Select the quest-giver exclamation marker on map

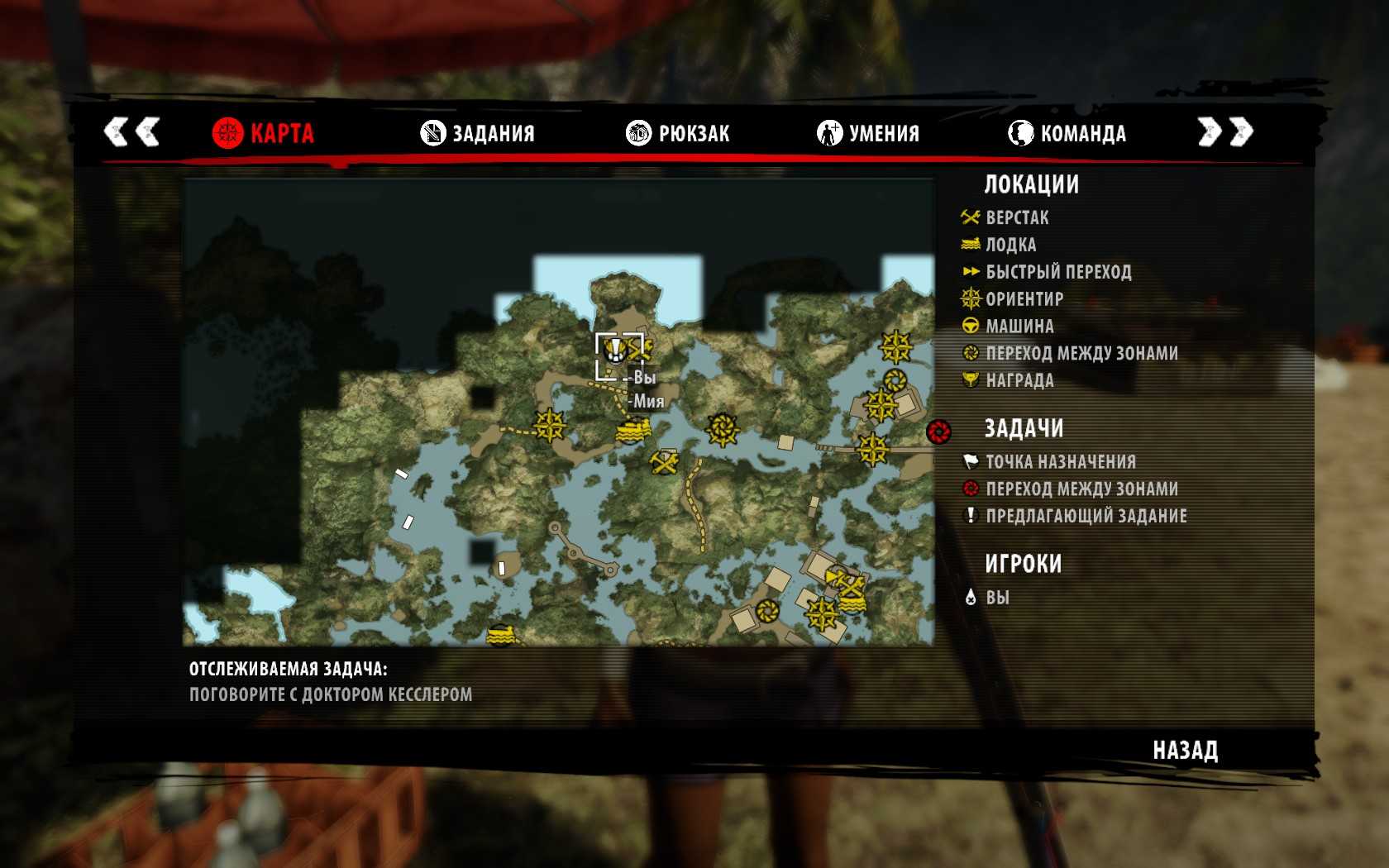coord(614,351)
